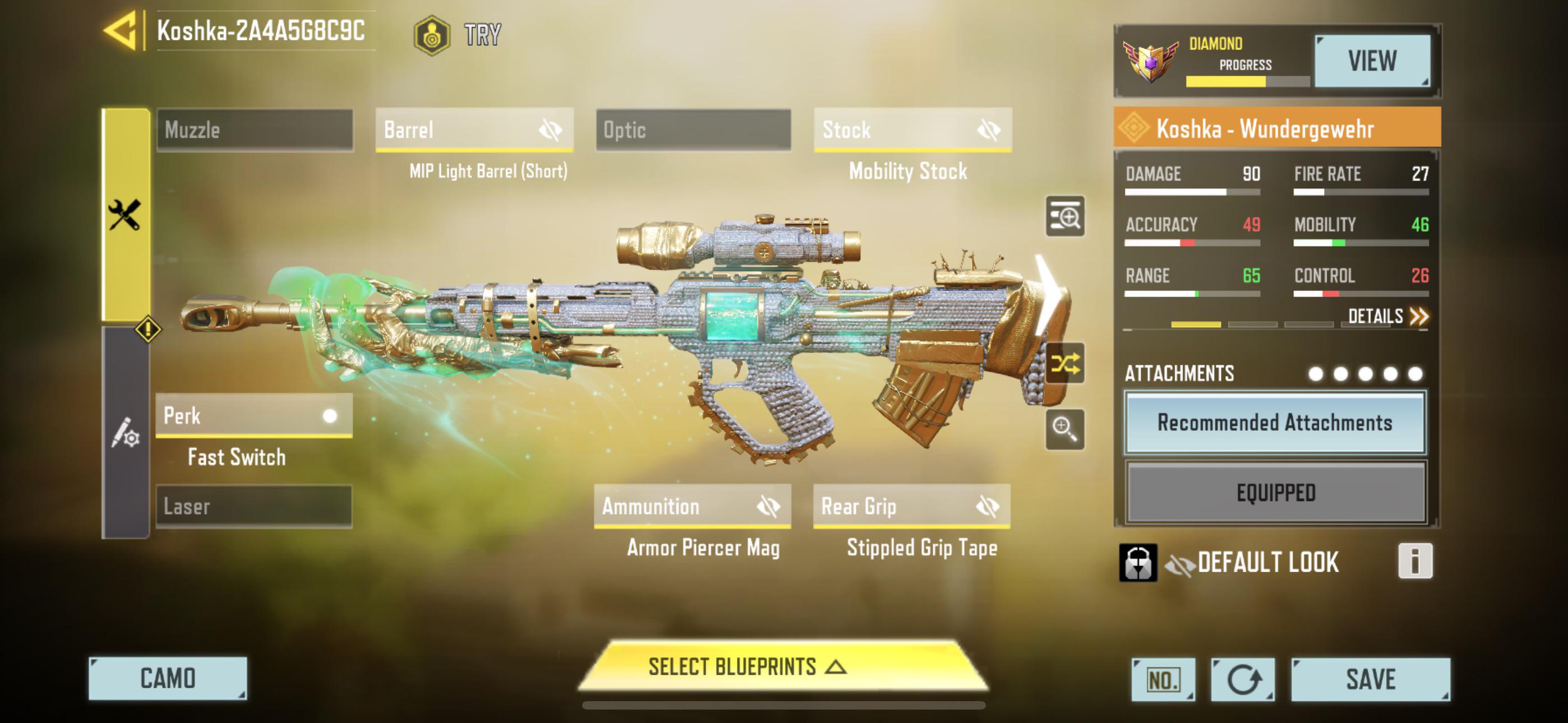The image size is (1568, 723).
Task: Switch to the wrench and screwdriver tab
Action: (x=126, y=215)
